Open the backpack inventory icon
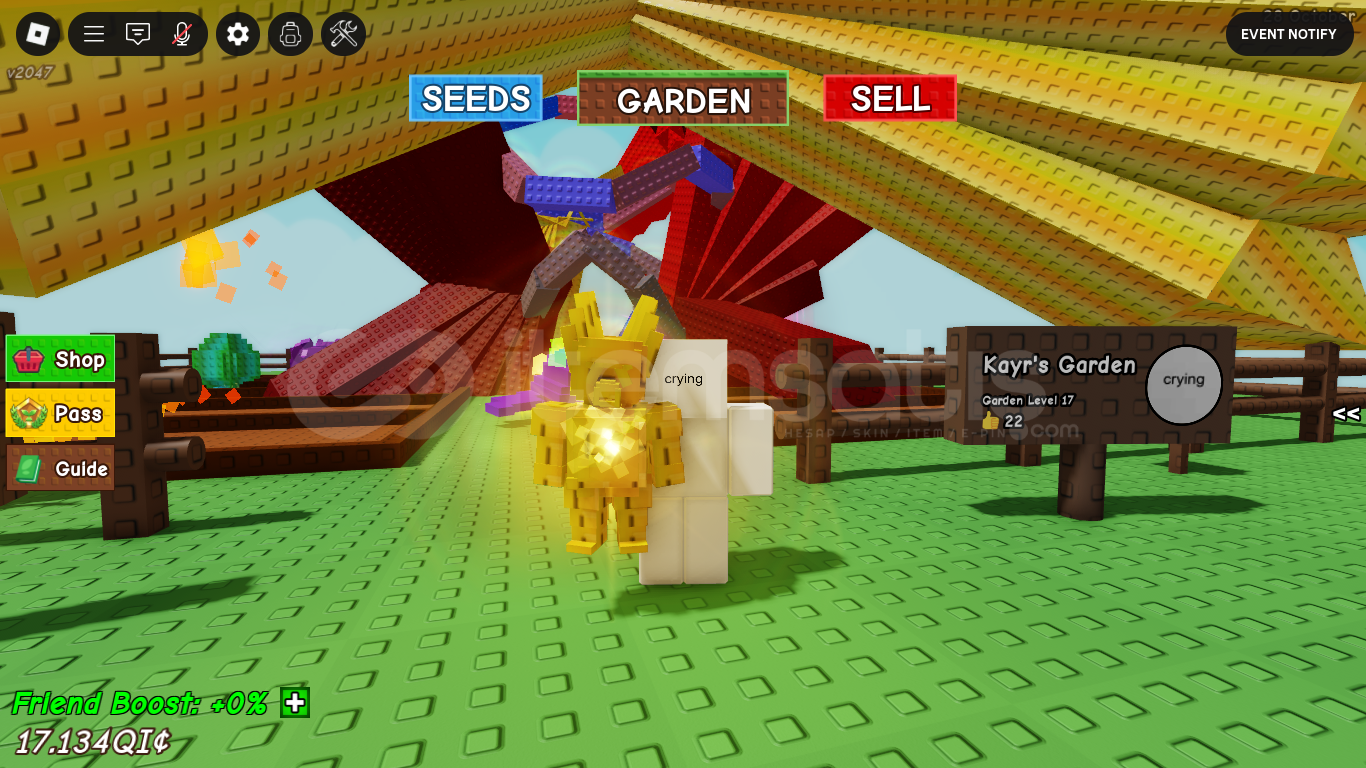 tap(290, 33)
